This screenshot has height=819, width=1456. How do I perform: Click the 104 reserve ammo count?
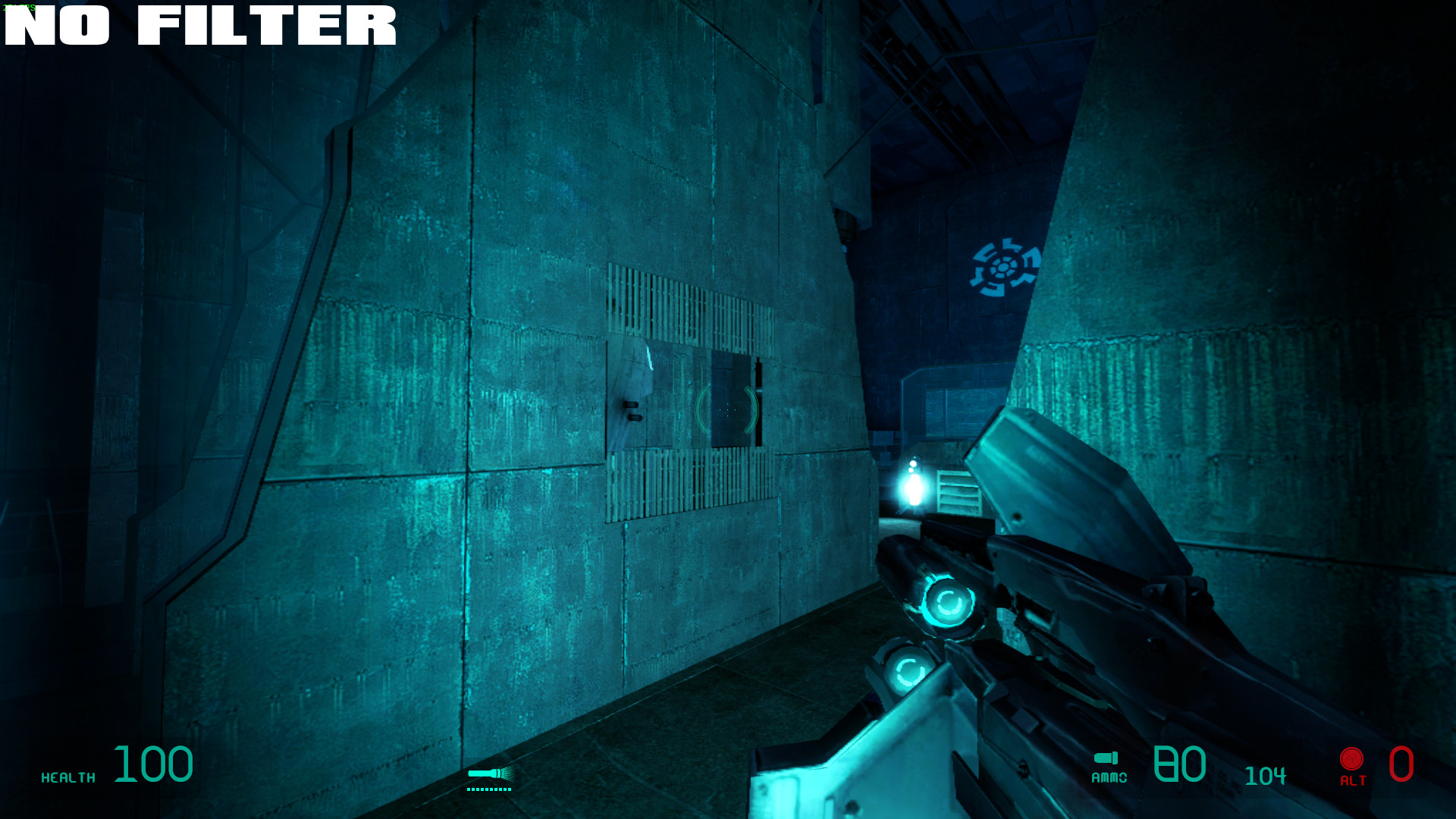[x=1265, y=775]
